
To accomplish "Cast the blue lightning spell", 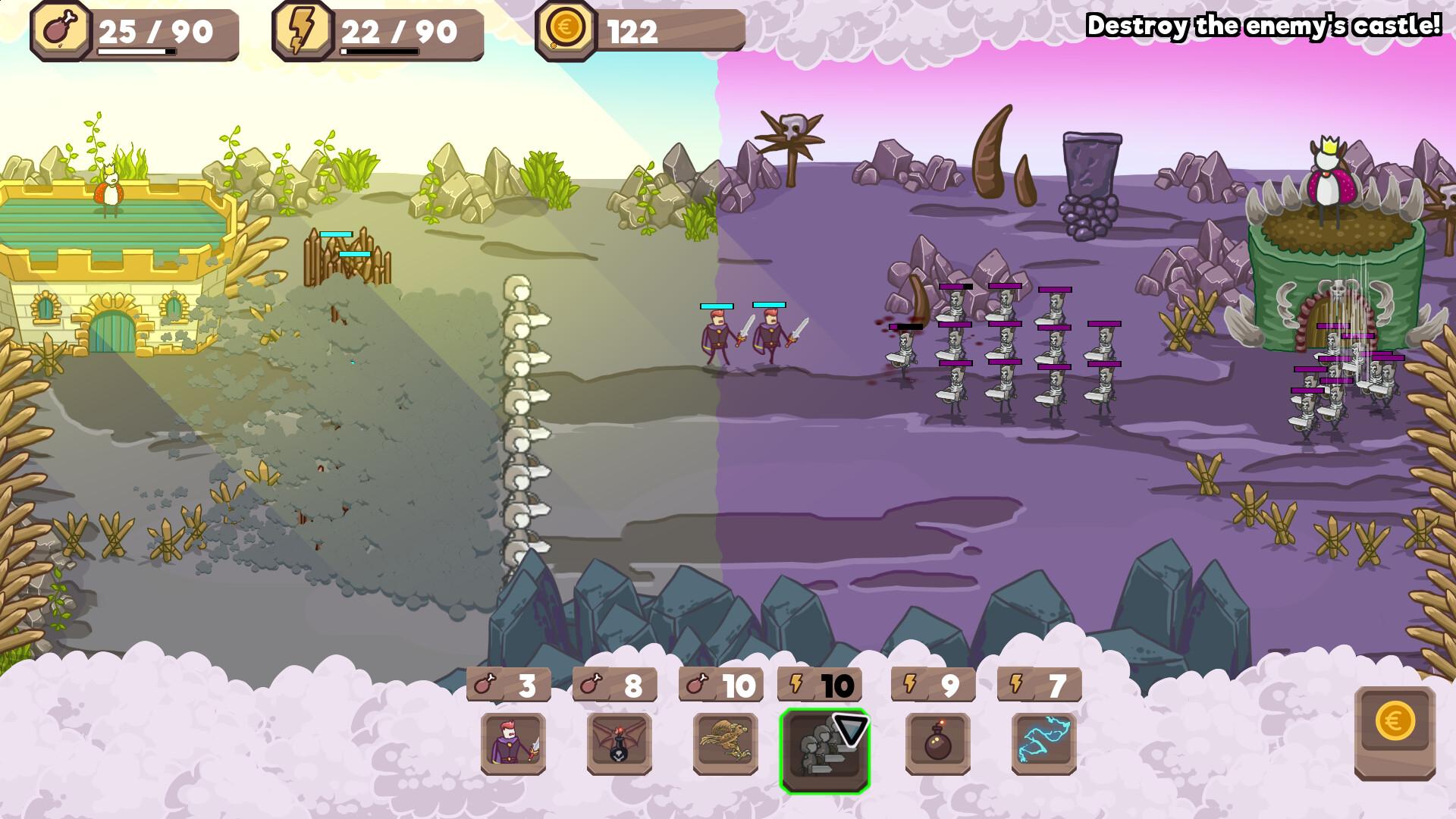I will [1043, 743].
